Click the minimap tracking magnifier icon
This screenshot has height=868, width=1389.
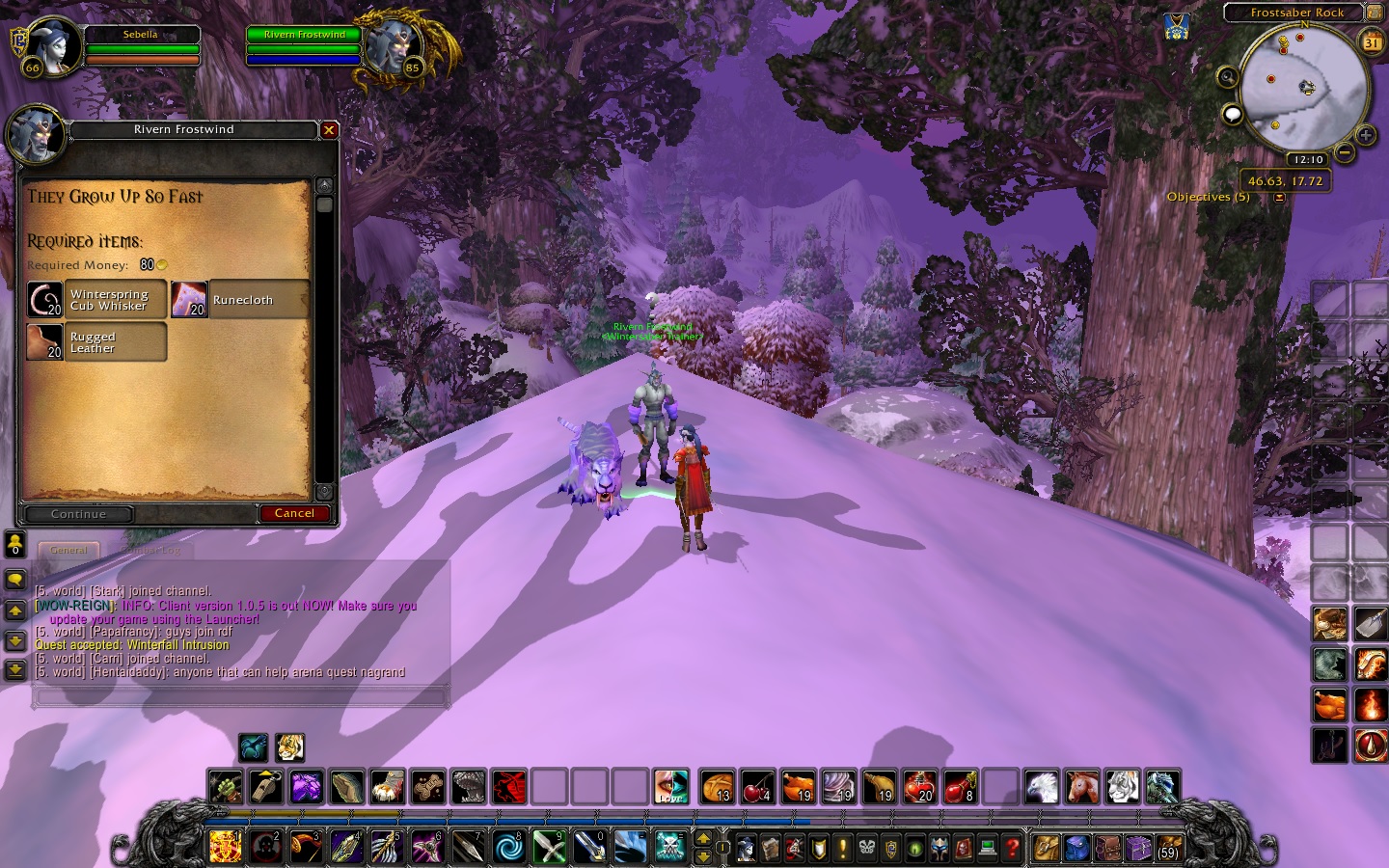(x=1228, y=78)
